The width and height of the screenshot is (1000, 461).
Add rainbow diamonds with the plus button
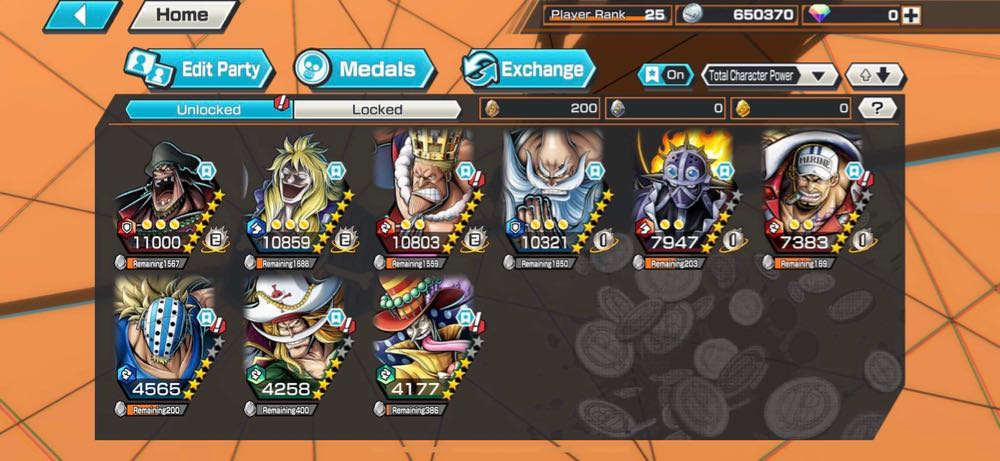tap(910, 15)
